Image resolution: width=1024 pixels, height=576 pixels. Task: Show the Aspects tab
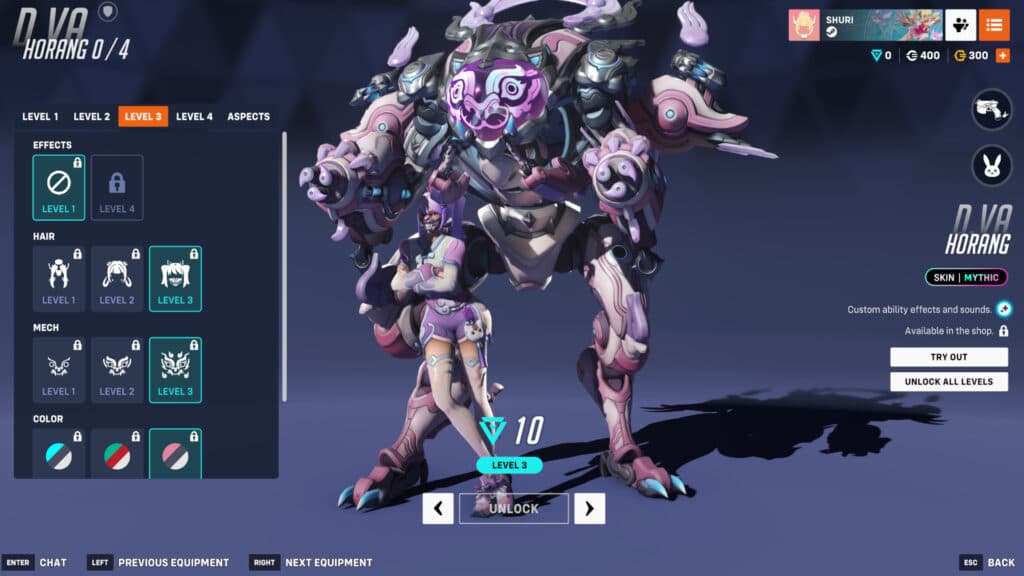point(248,117)
